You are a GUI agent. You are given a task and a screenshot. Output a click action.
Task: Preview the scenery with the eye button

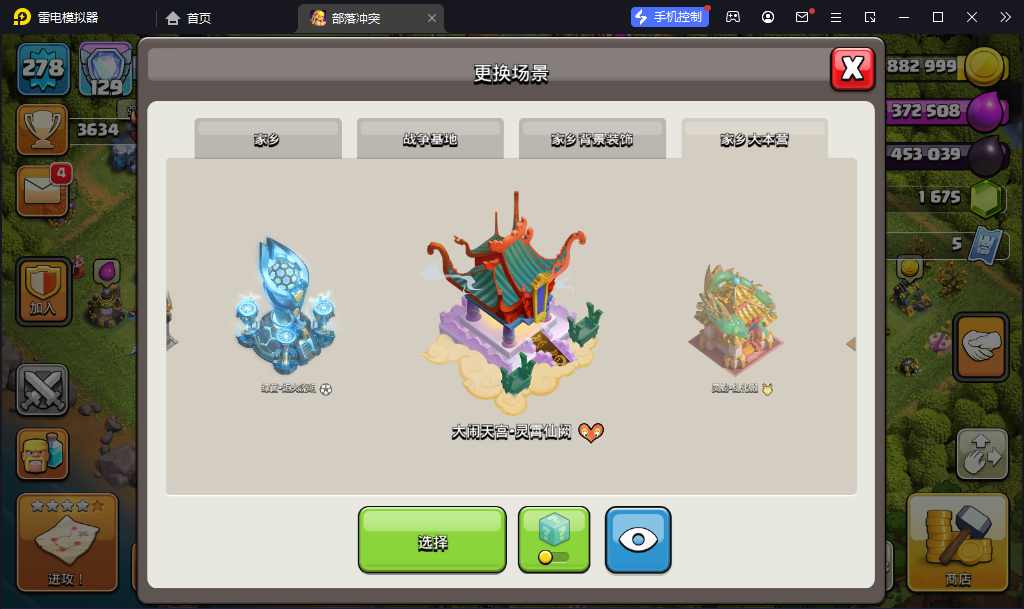tap(638, 540)
